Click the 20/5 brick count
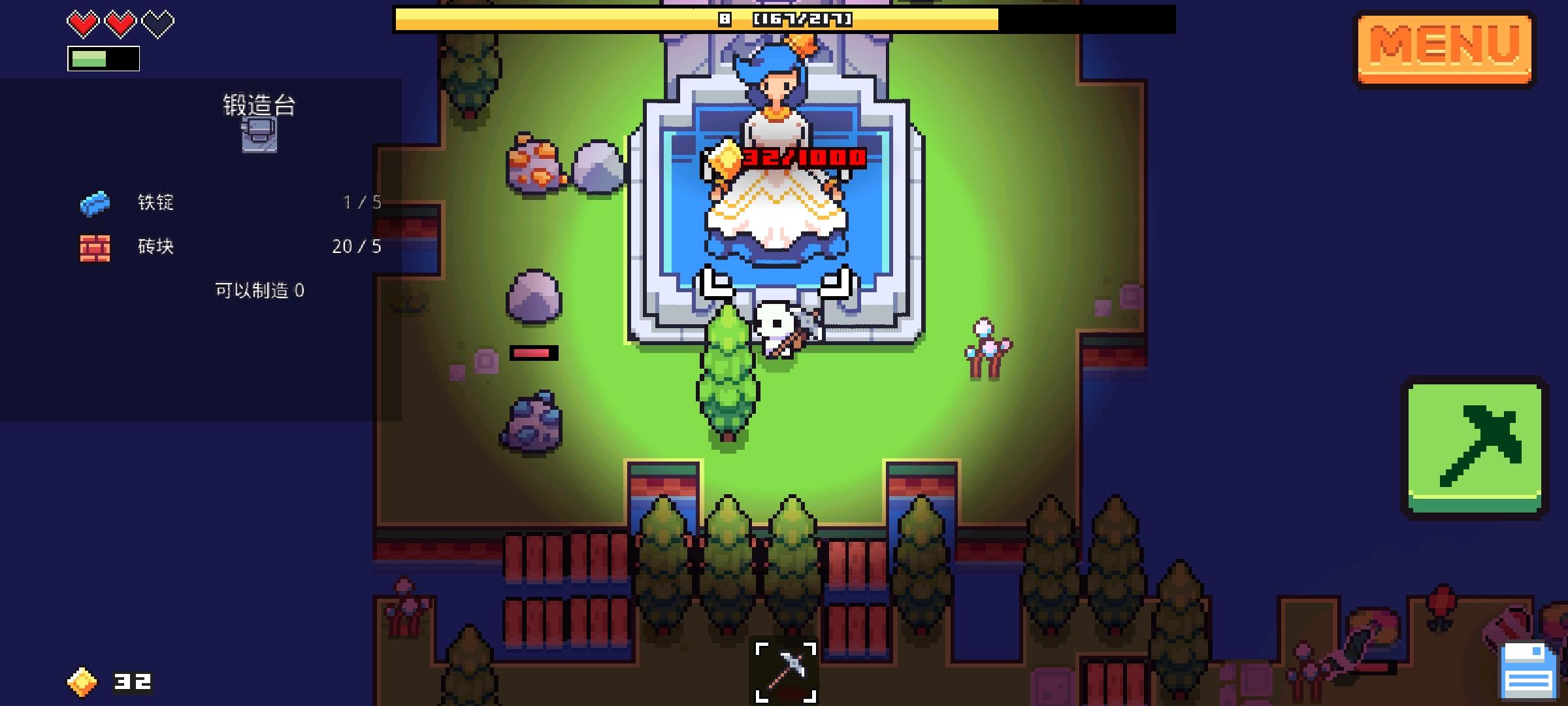This screenshot has width=1568, height=706. pos(355,247)
